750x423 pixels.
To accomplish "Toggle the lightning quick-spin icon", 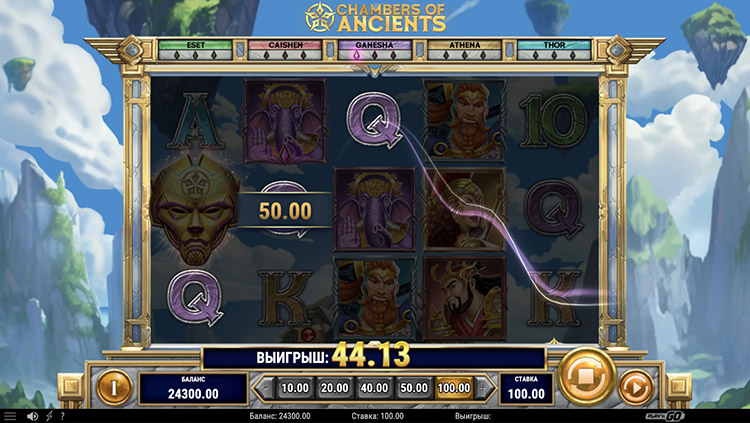I will [48, 415].
